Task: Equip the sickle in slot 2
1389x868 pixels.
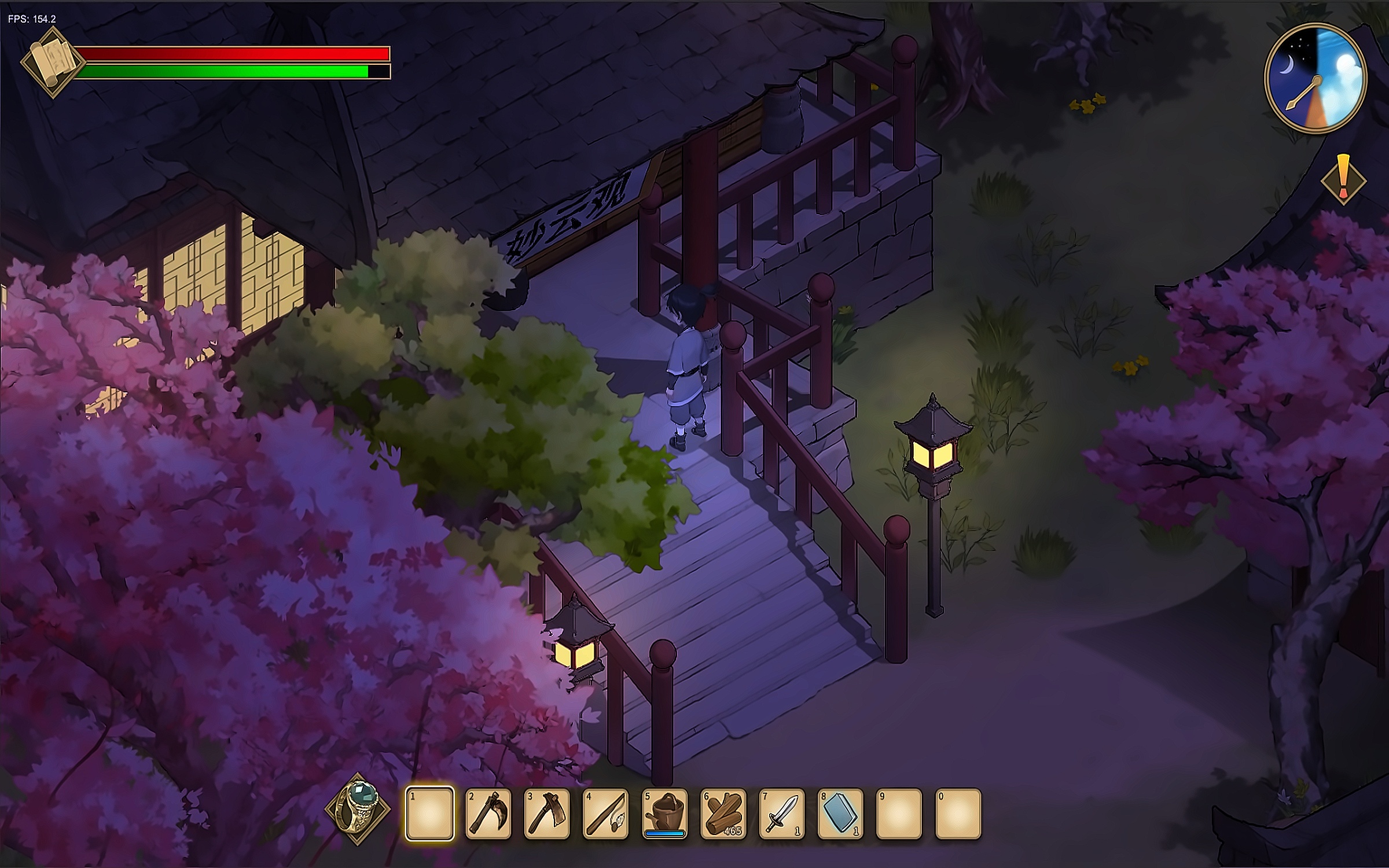Action: pos(488,813)
